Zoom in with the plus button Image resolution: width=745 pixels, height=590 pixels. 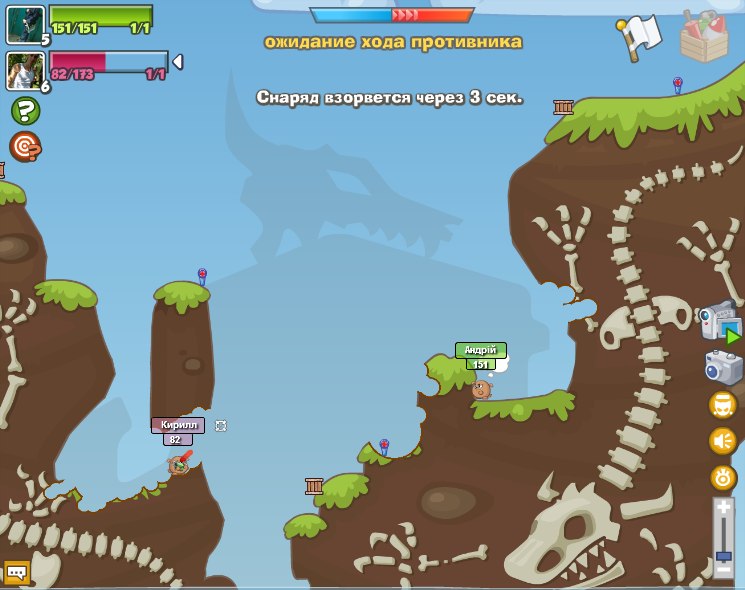[724, 509]
